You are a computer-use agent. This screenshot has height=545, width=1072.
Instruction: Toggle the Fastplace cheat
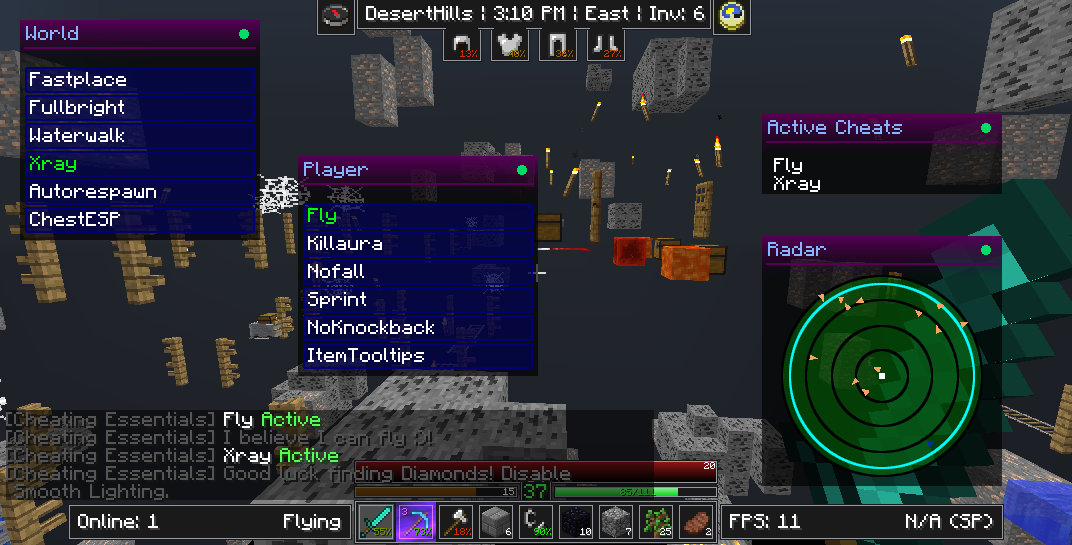(x=140, y=80)
